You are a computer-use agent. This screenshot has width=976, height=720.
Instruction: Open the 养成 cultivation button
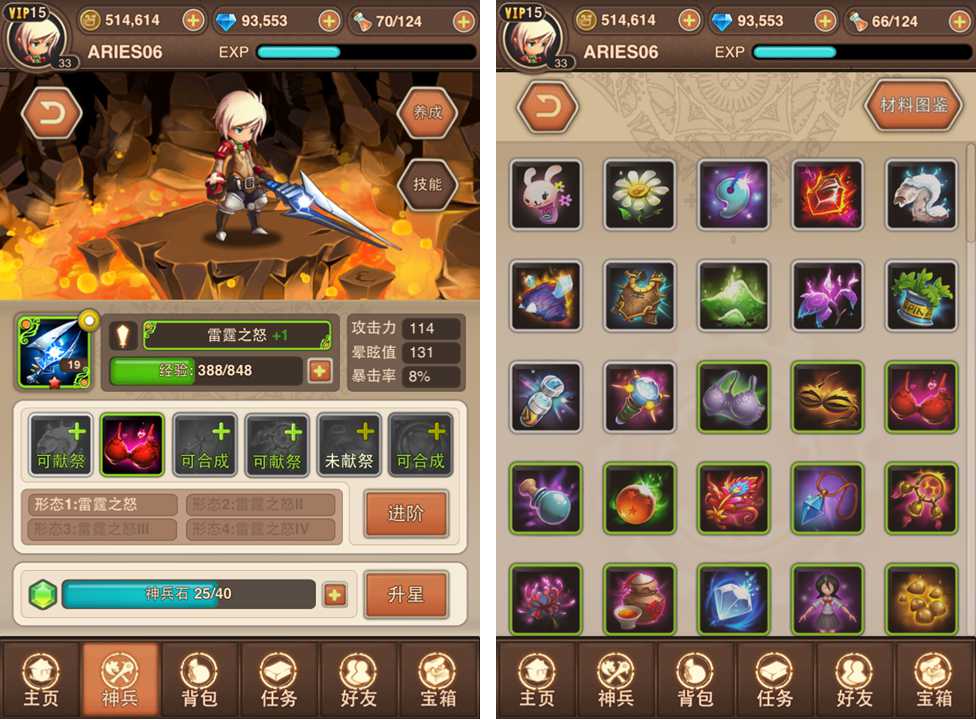point(428,112)
